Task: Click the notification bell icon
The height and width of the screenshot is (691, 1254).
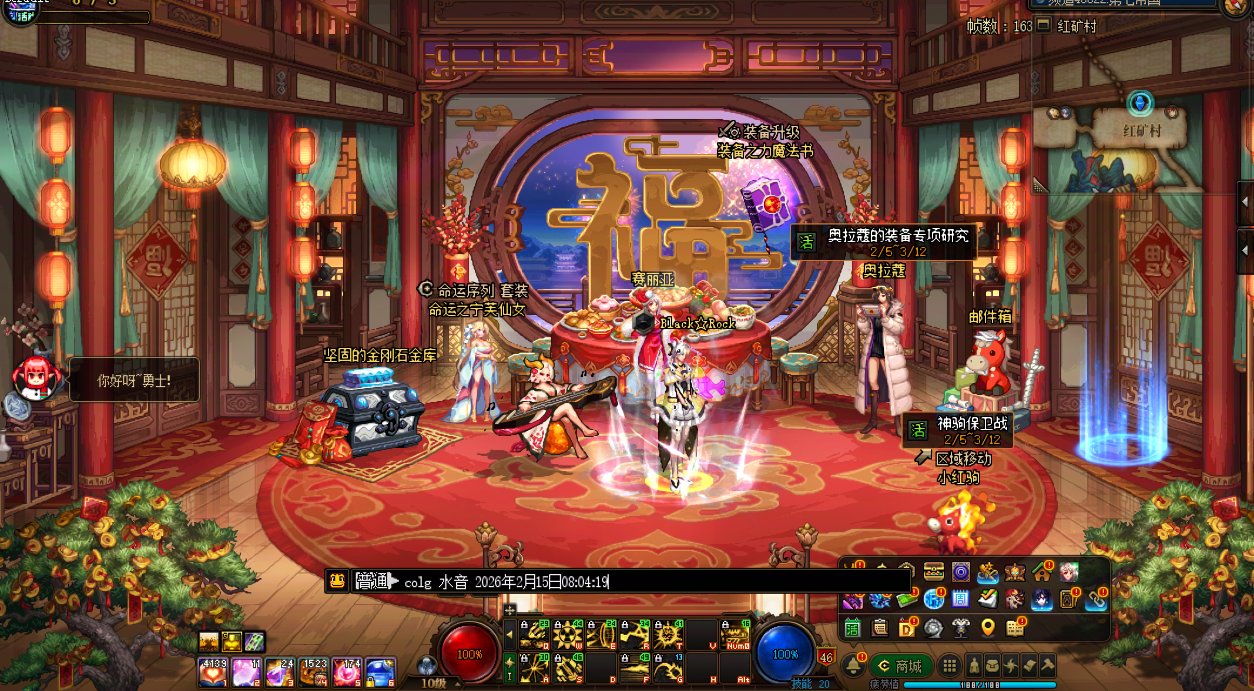Action: 853,666
